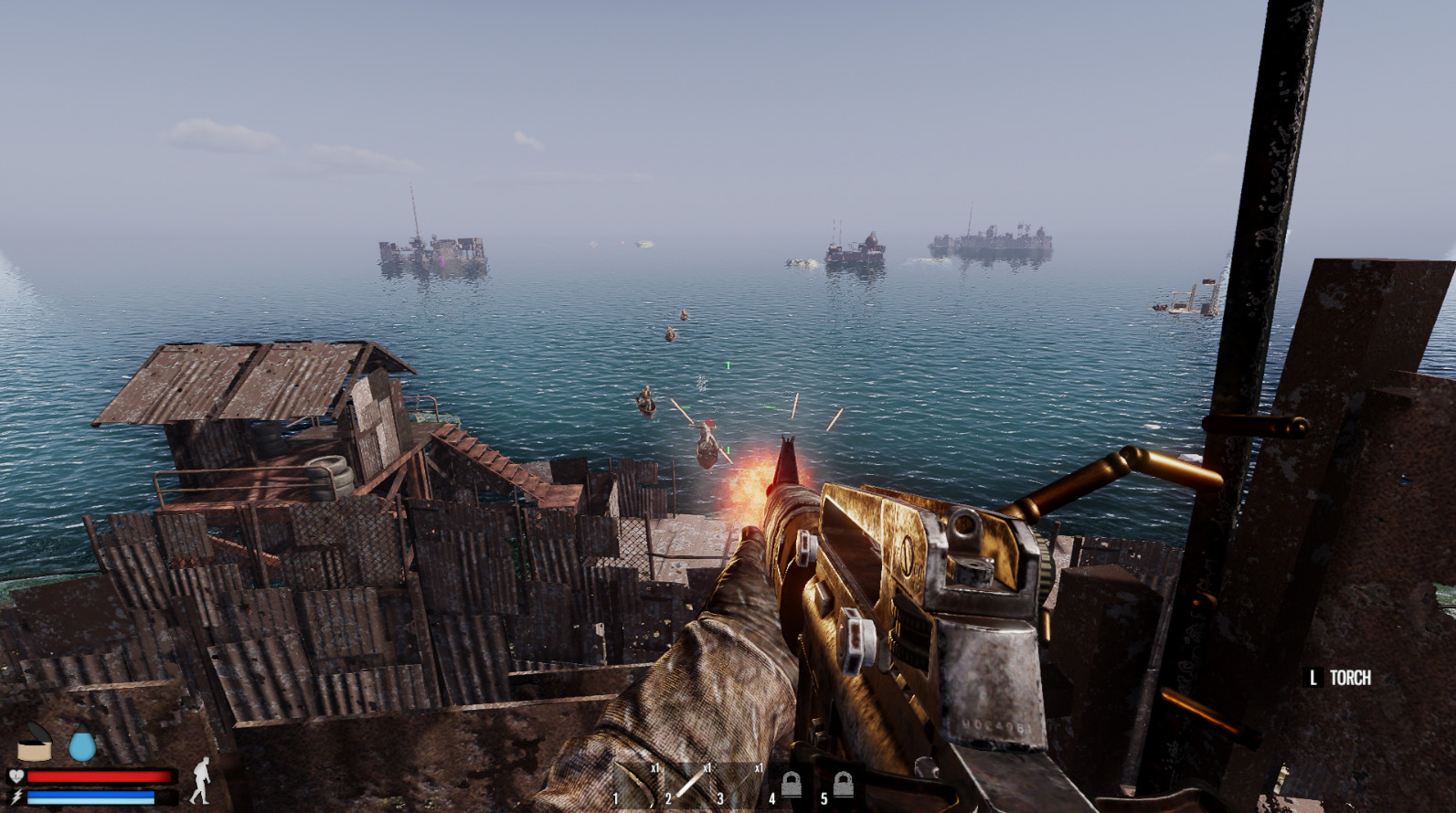Click the padlock icon on hotbar slot 4
The height and width of the screenshot is (813, 1456).
tap(792, 784)
